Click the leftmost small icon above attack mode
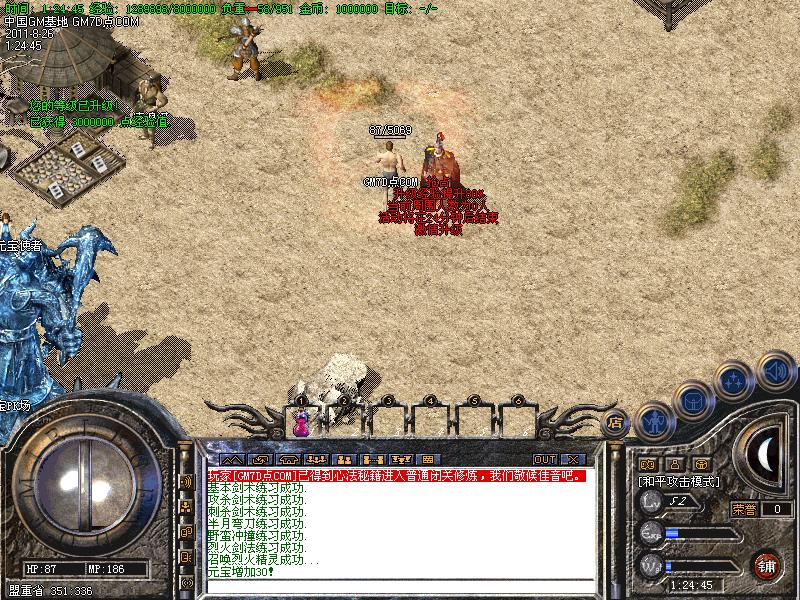 tap(647, 464)
